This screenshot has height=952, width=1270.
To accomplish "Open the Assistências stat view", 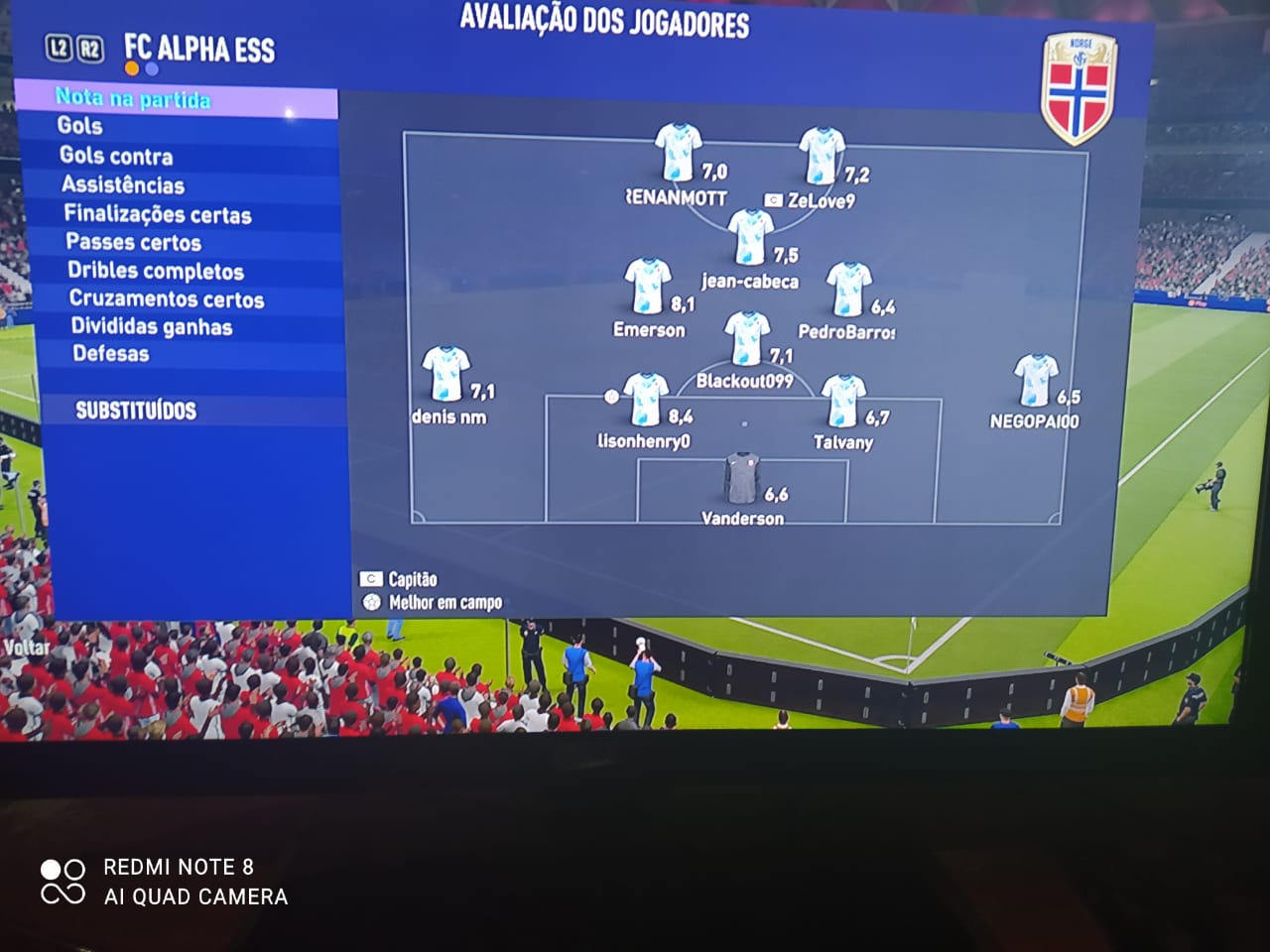I will 123,184.
